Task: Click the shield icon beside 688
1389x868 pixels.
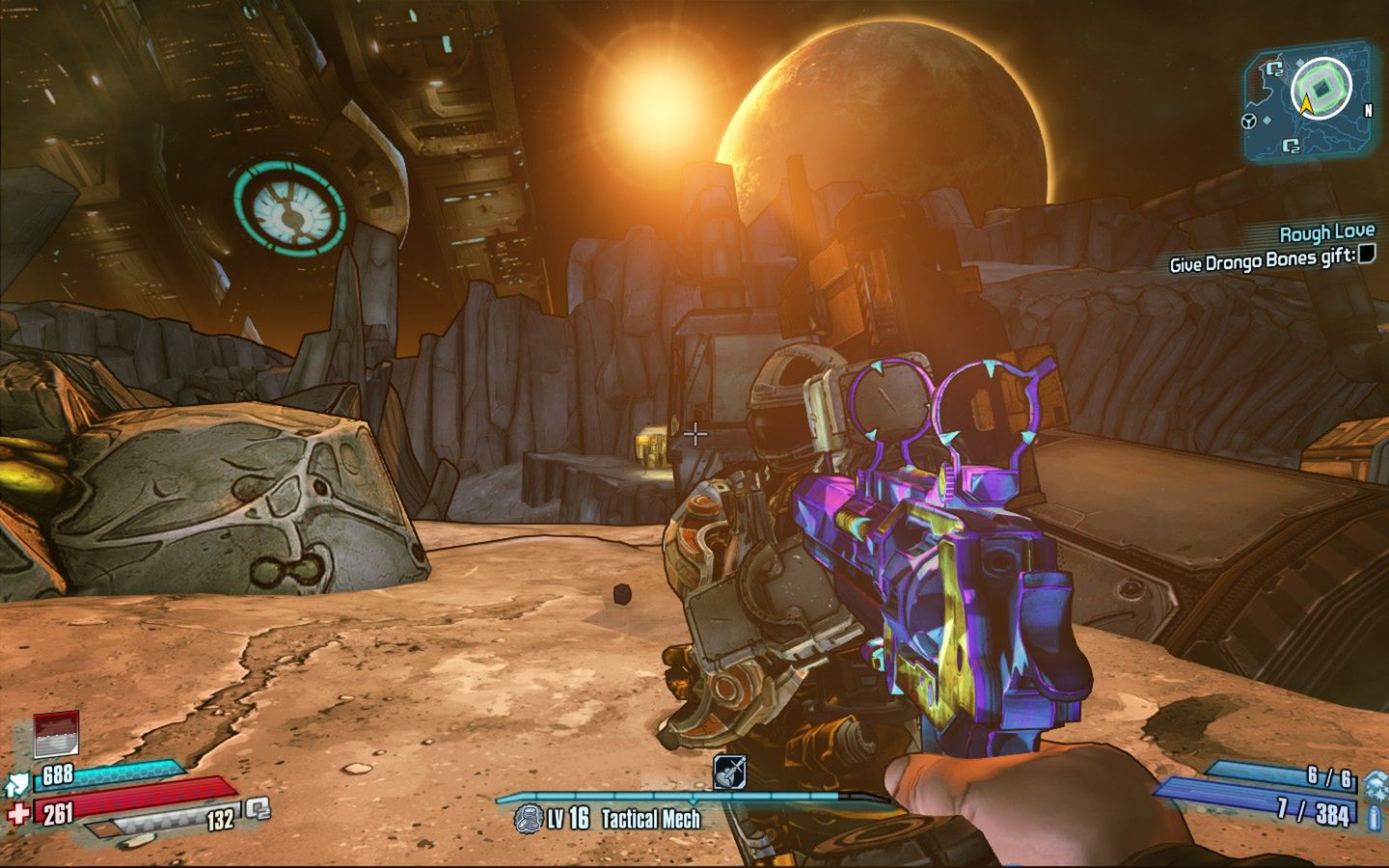Action: (x=18, y=782)
